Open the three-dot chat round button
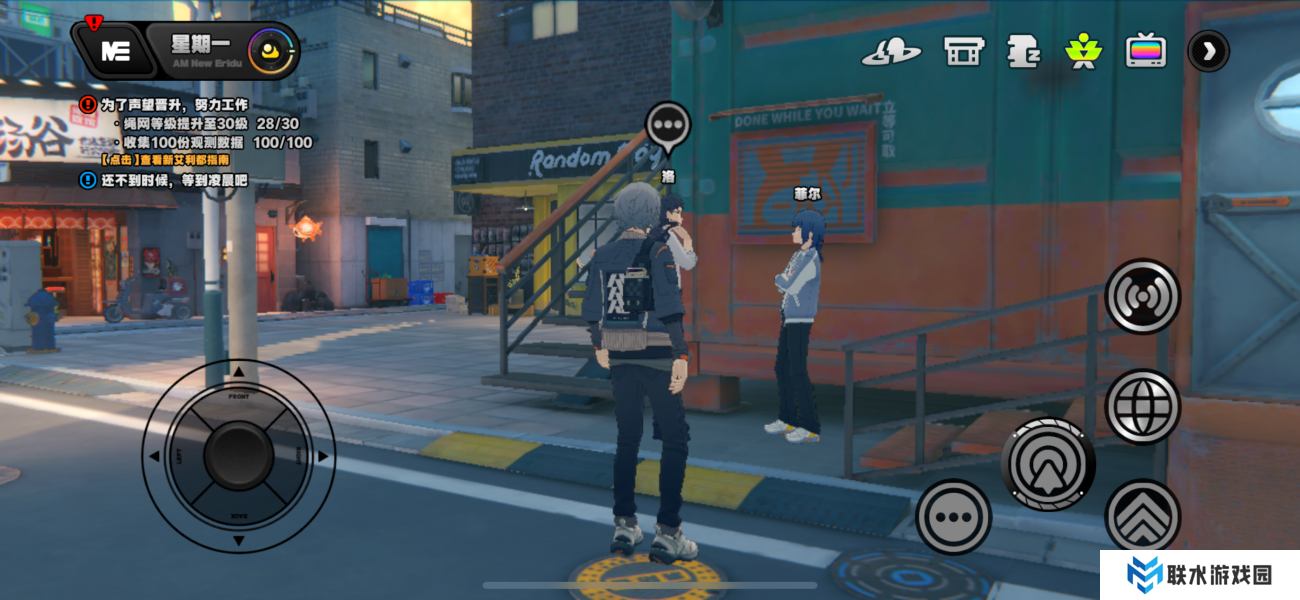 click(953, 517)
